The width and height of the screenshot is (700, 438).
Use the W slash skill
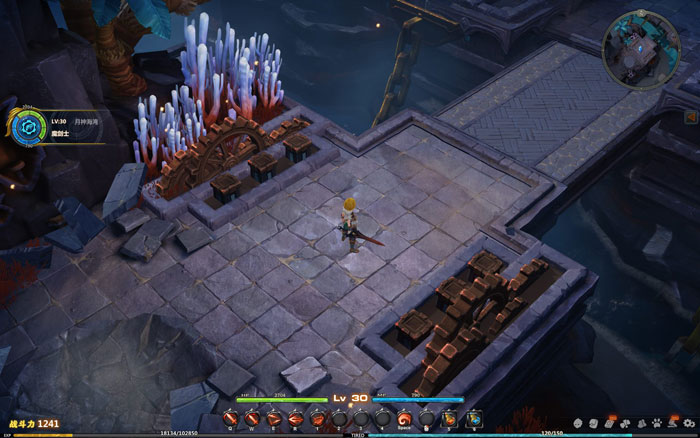[253, 419]
